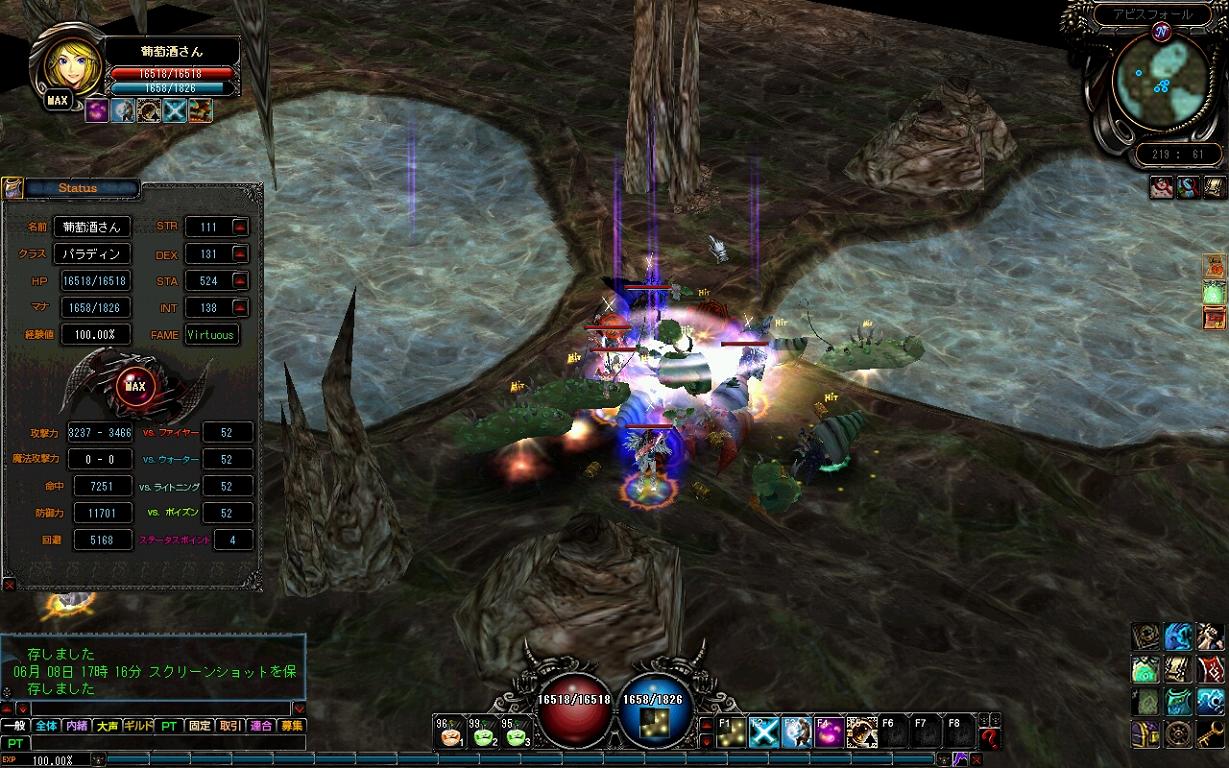Open the scroll icon below the minimap
The width and height of the screenshot is (1229, 768).
1215,187
